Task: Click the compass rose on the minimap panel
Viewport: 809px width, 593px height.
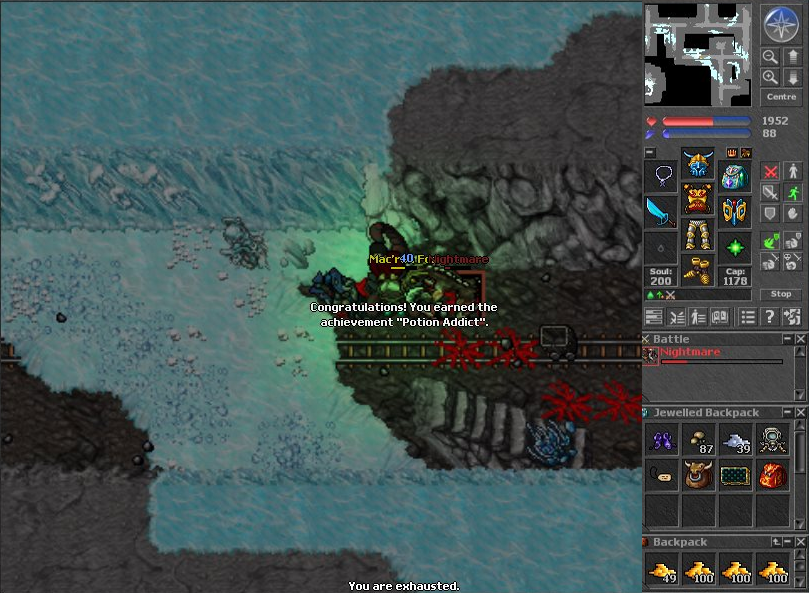Action: click(x=779, y=23)
